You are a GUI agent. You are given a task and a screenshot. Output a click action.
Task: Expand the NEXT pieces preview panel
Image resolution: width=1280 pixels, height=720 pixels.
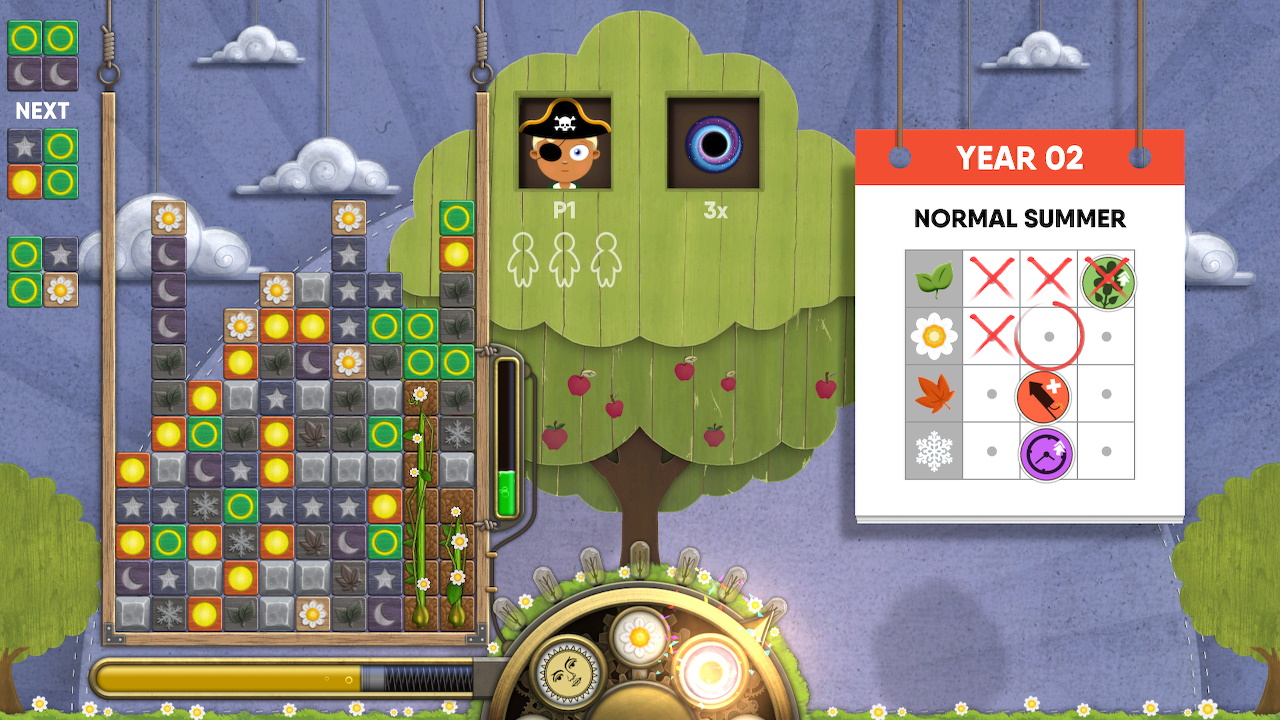pyautogui.click(x=43, y=111)
